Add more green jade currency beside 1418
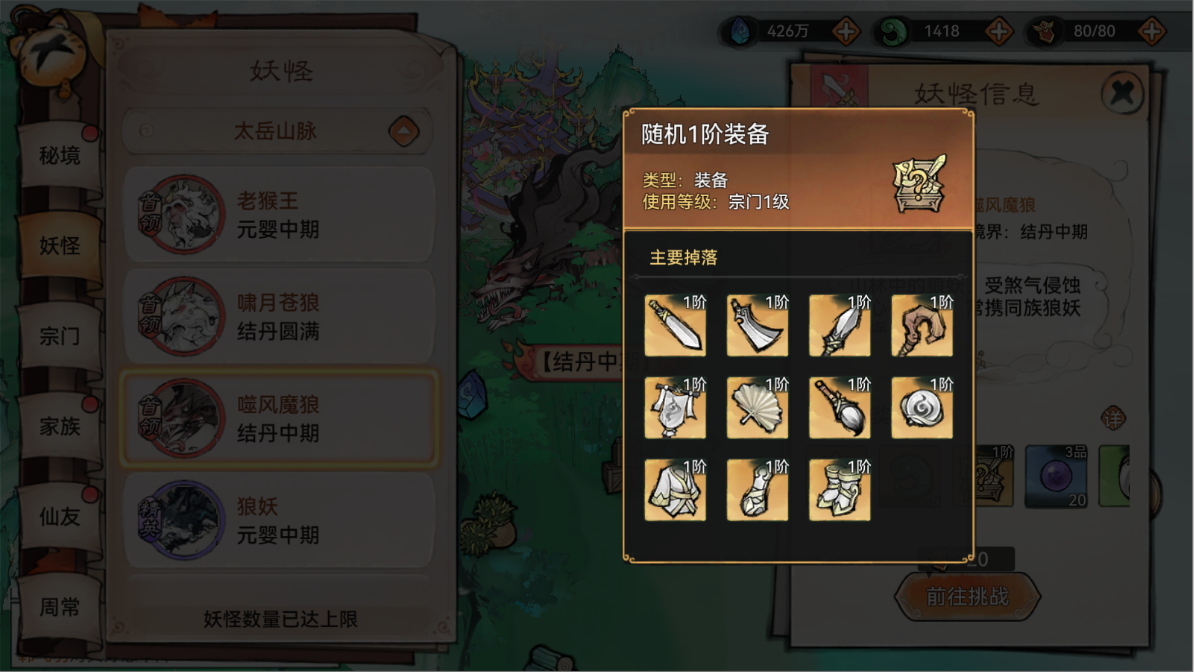The width and height of the screenshot is (1194, 672). coord(999,31)
